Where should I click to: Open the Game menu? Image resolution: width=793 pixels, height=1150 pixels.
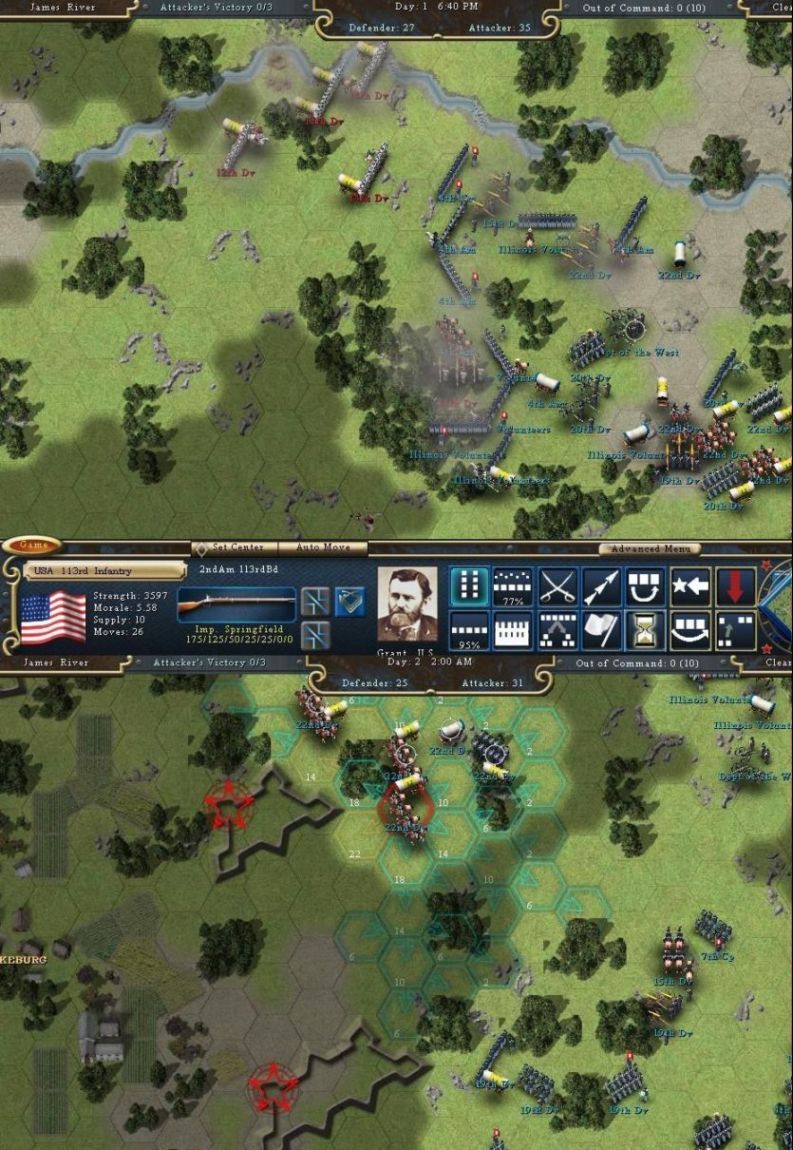31,546
